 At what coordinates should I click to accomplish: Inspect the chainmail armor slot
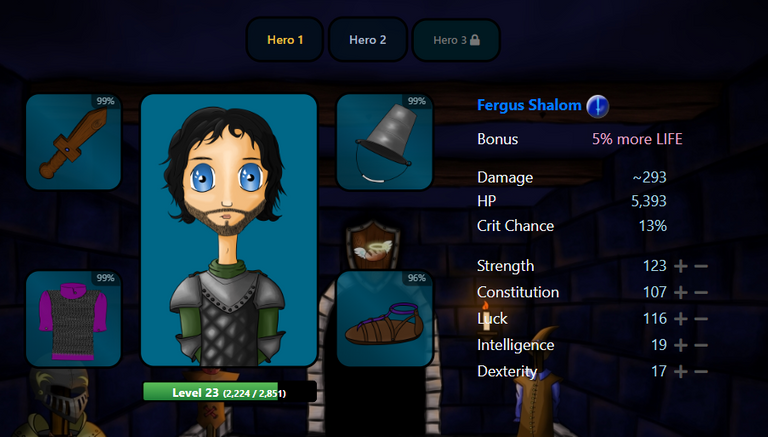coord(73,318)
